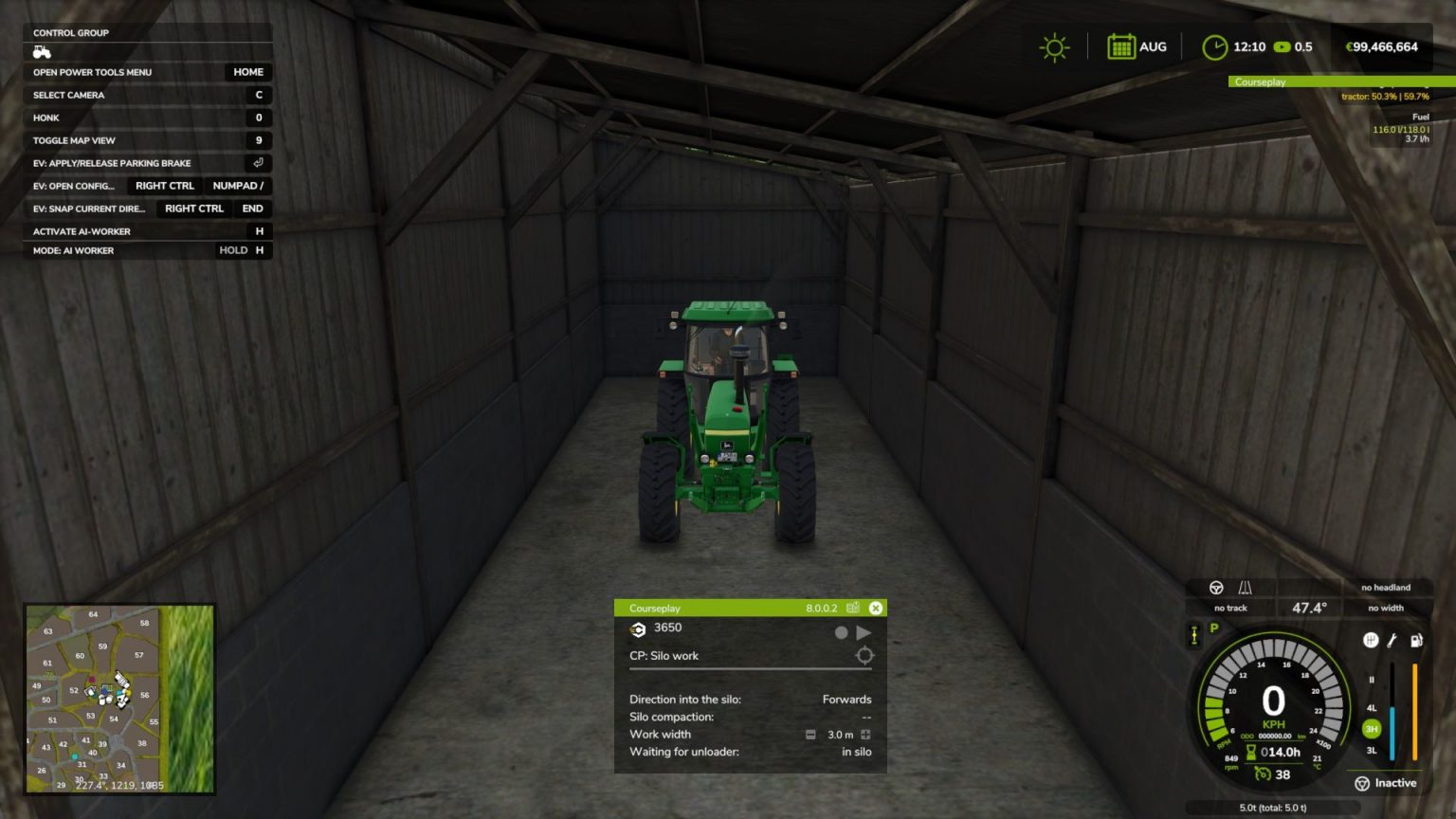Image resolution: width=1456 pixels, height=819 pixels.
Task: Increase work width with plus stepper
Action: (x=865, y=735)
